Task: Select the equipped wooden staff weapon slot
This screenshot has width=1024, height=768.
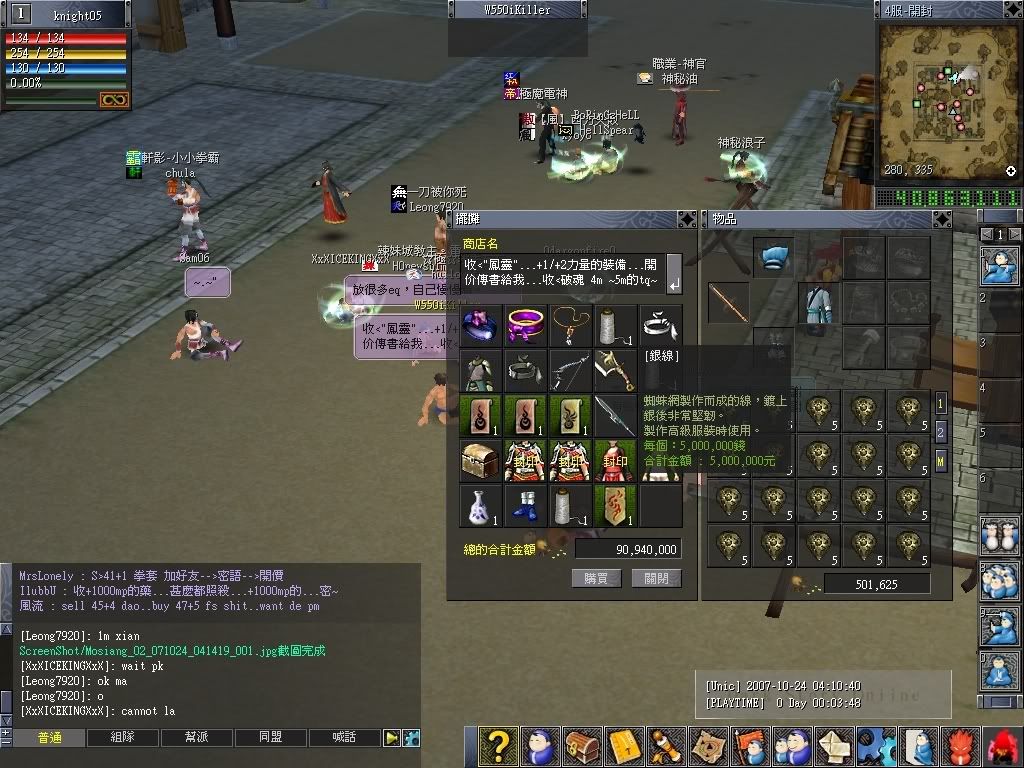Action: click(729, 302)
